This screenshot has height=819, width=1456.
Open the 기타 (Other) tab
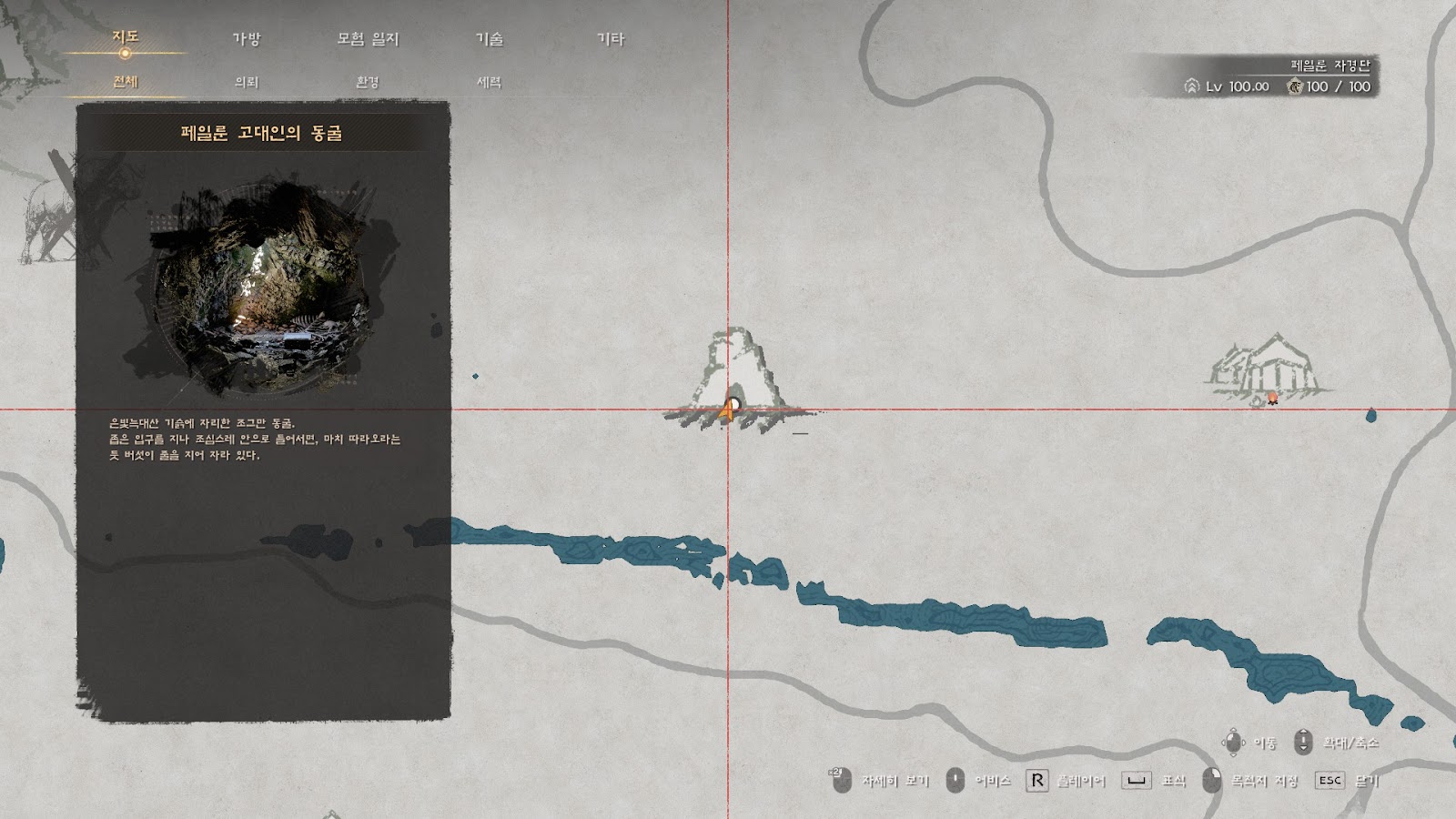click(x=611, y=39)
